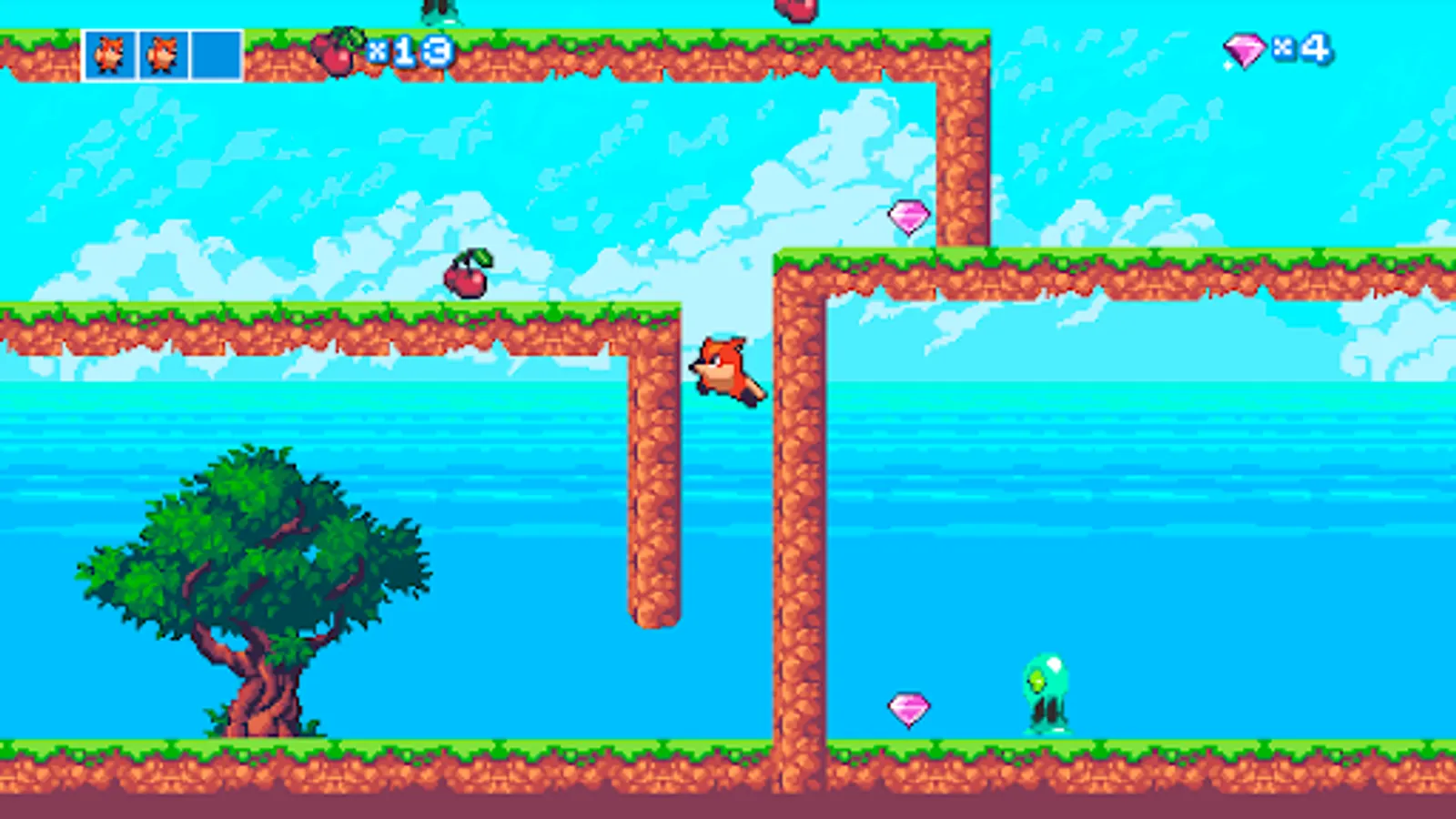Click the gem counter panel in top-right

(1274, 50)
